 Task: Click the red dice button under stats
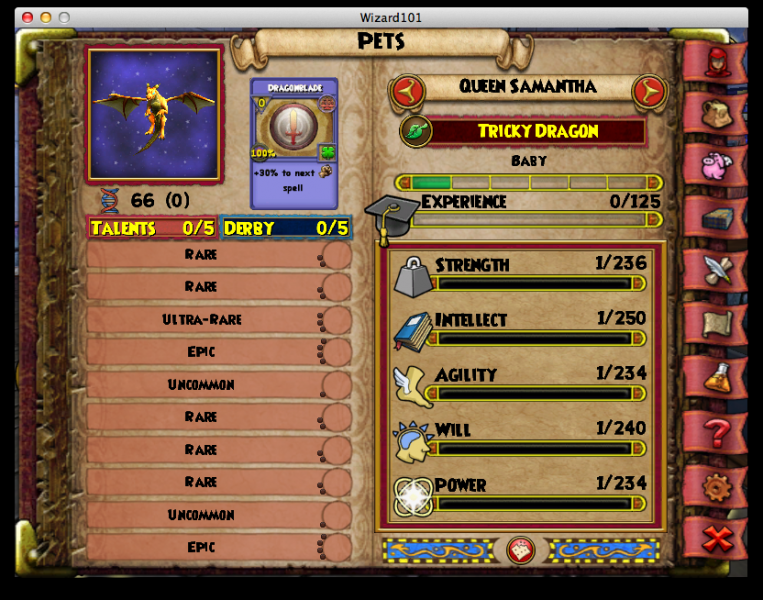520,550
